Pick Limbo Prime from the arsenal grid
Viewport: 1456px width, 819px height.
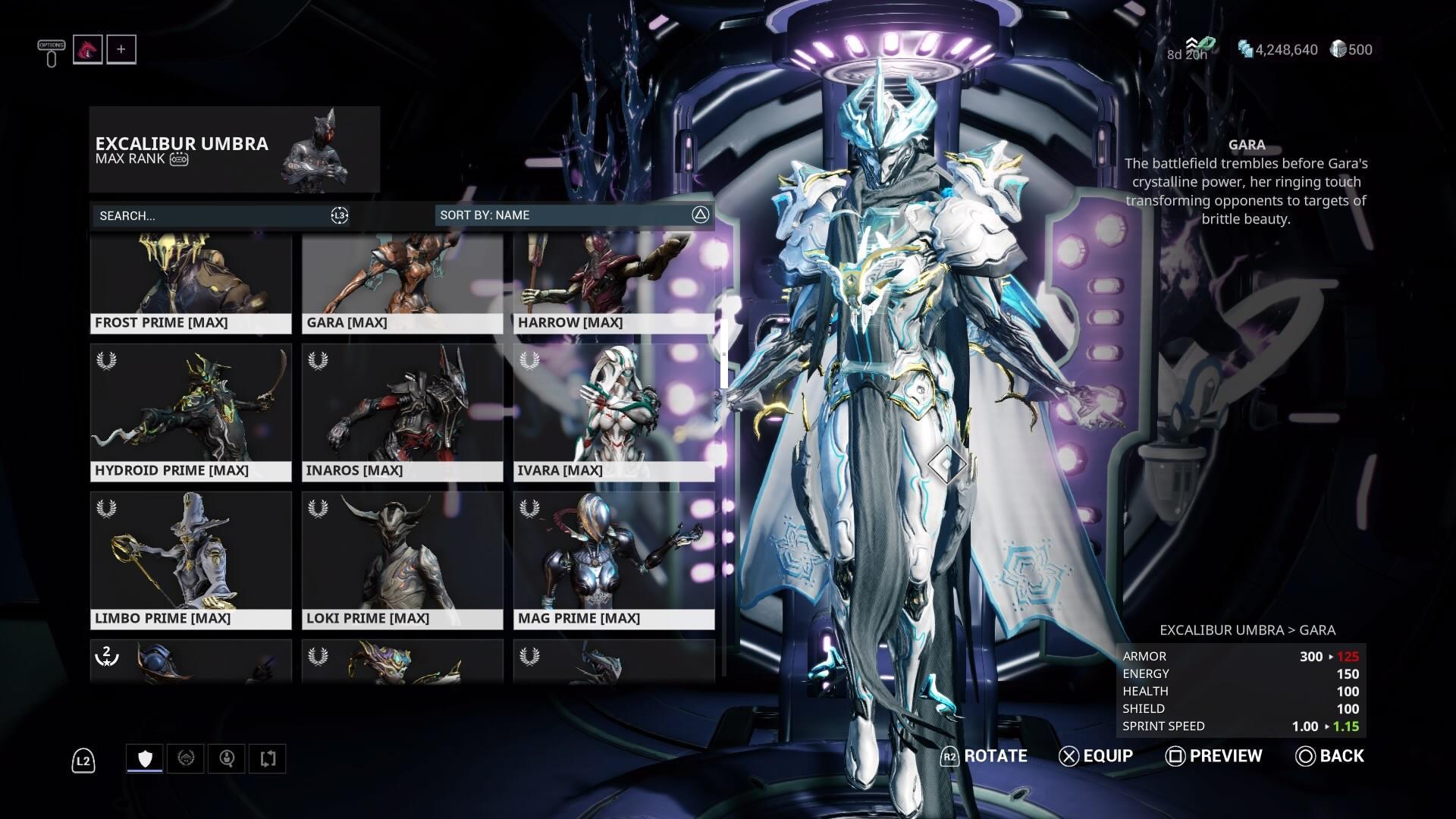[x=190, y=560]
